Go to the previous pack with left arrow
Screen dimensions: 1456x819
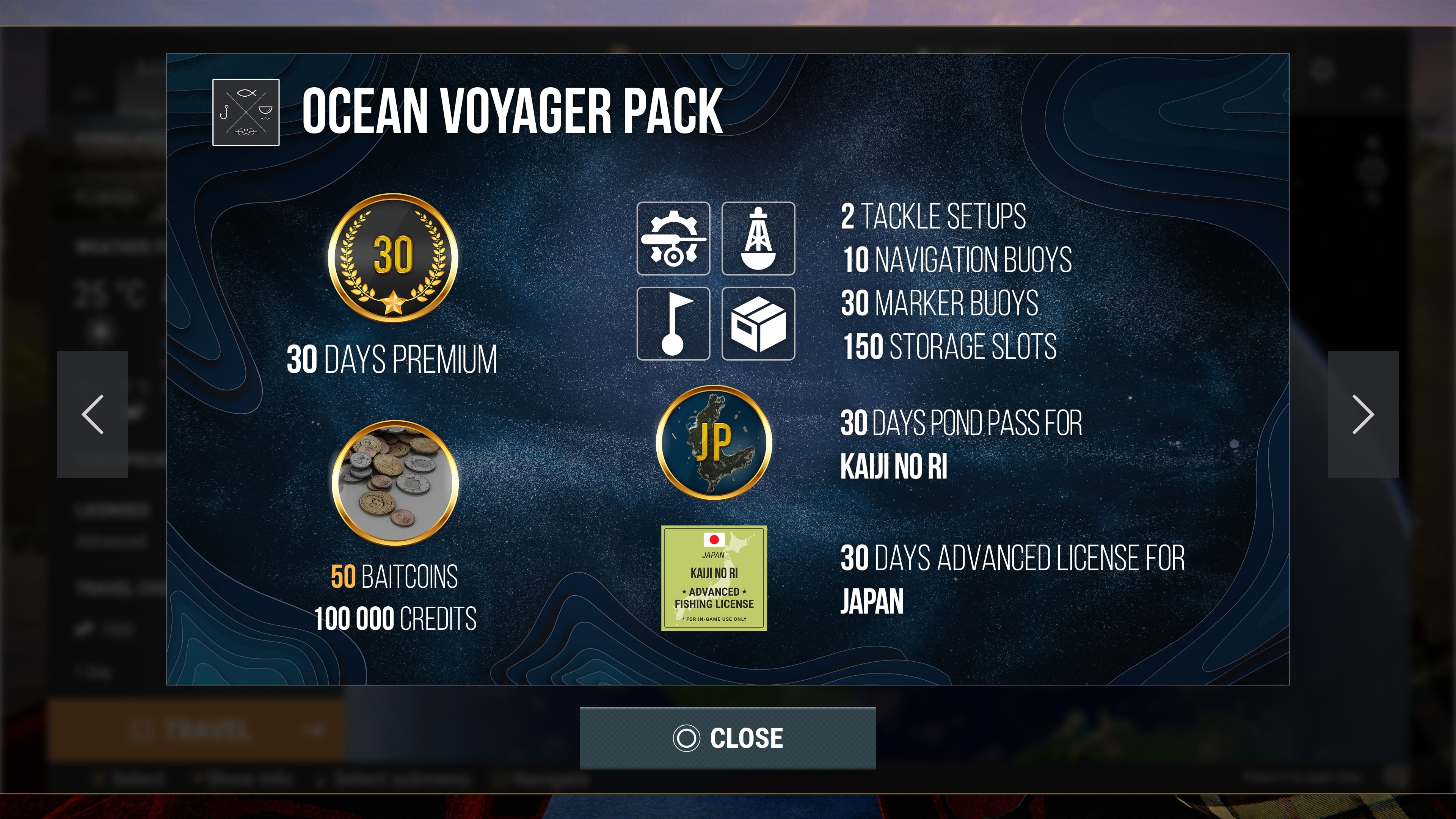93,414
